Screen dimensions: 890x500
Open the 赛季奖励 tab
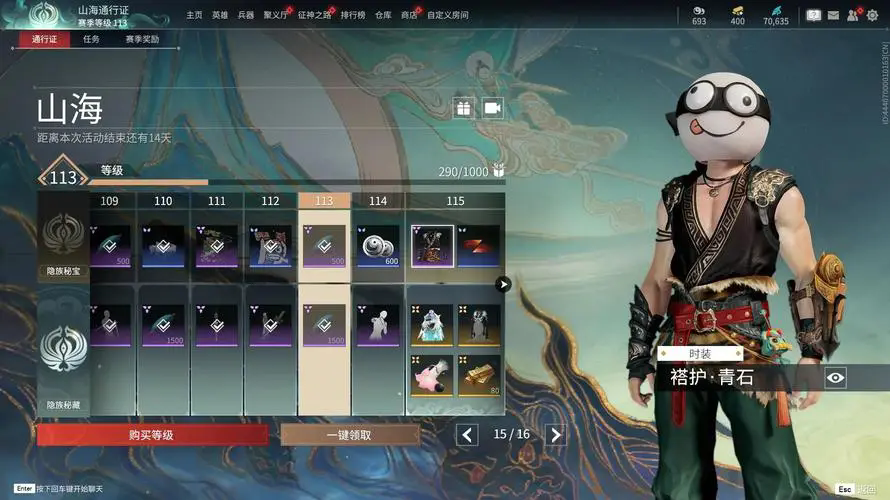click(142, 39)
